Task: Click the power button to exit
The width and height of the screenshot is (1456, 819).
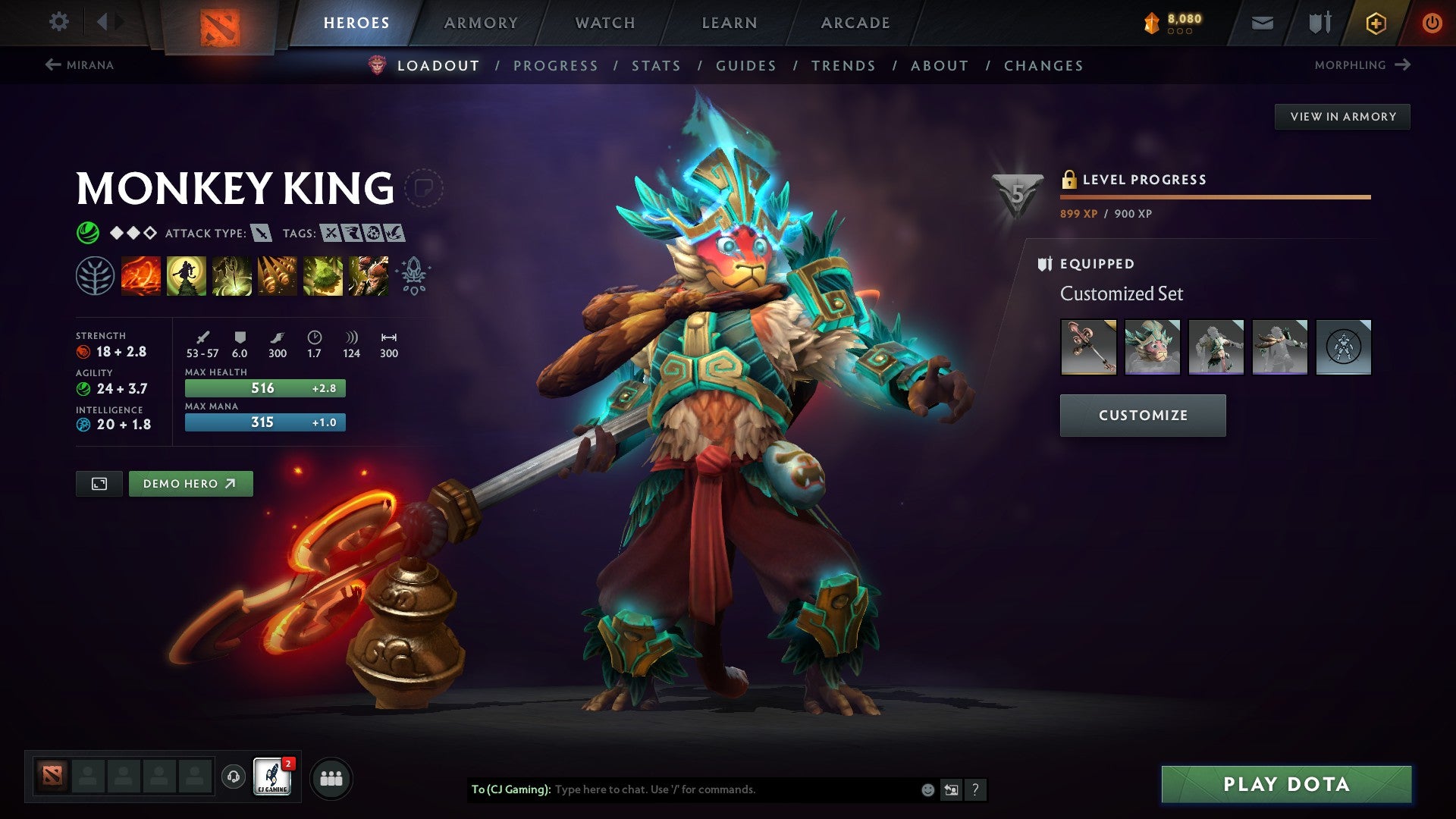Action: pos(1431,22)
